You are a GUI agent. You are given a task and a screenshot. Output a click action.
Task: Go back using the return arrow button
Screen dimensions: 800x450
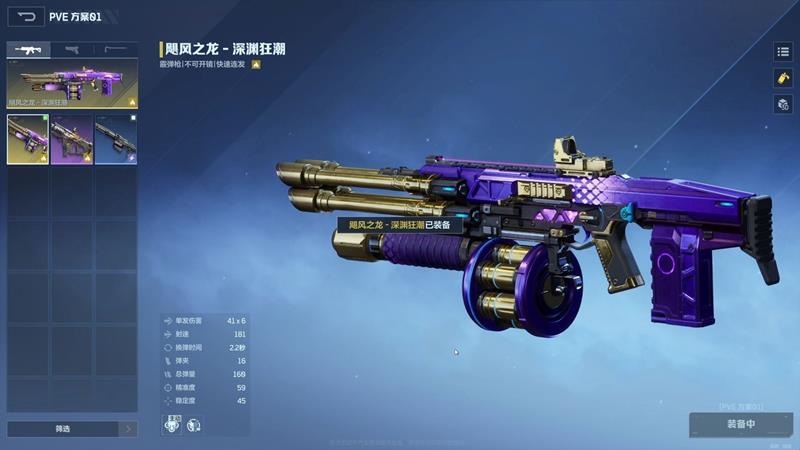coord(26,17)
